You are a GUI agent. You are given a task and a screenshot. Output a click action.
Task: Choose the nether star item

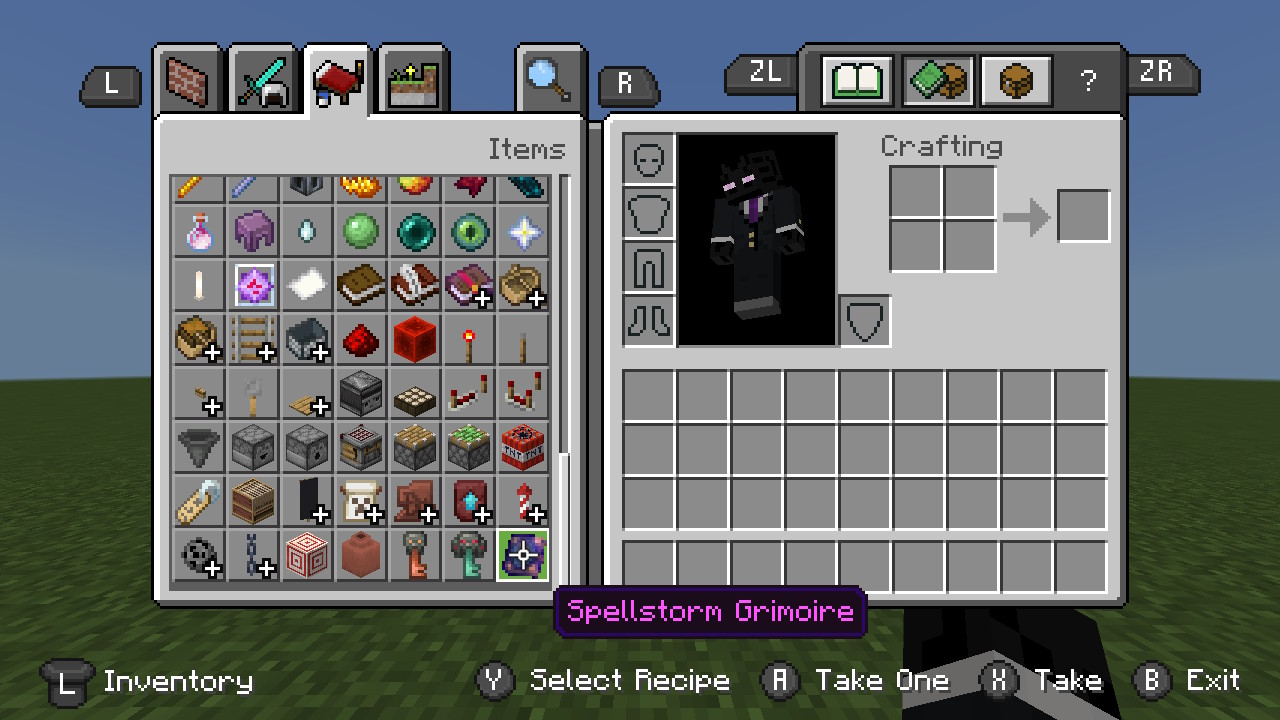pos(523,231)
